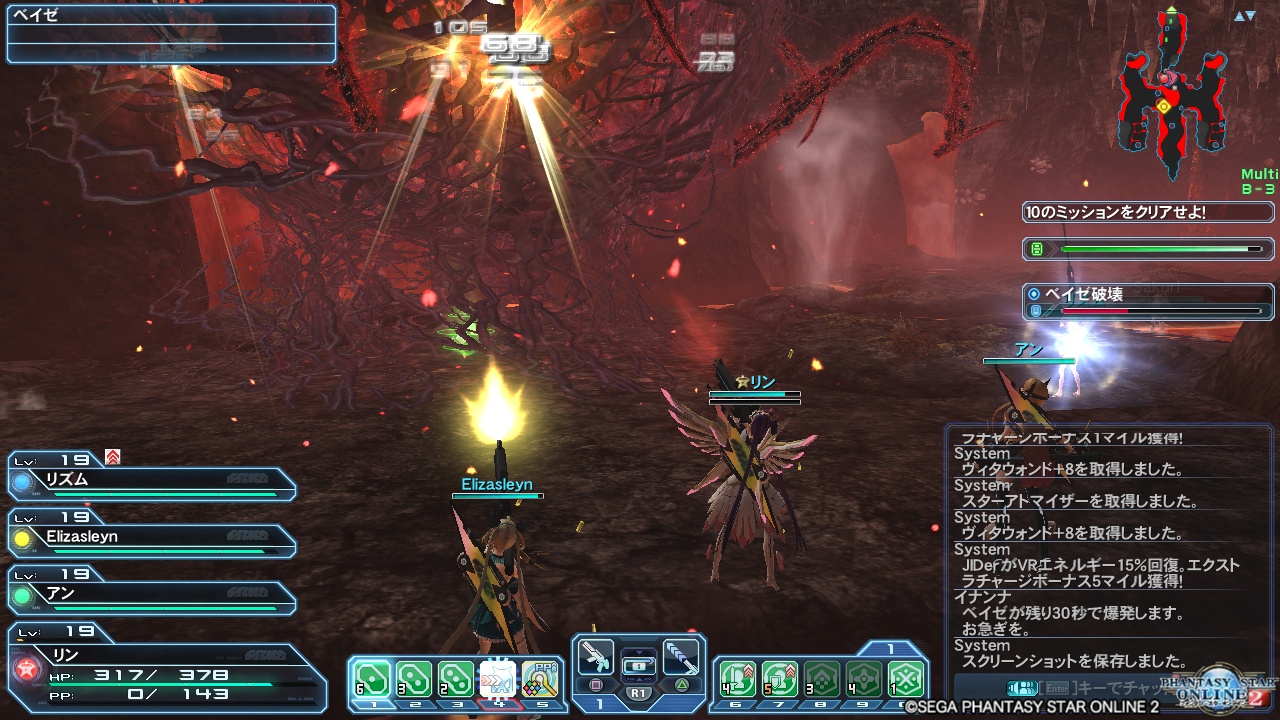Switch the weapon palette via the center selector
Image resolution: width=1280 pixels, height=720 pixels.
[x=638, y=663]
